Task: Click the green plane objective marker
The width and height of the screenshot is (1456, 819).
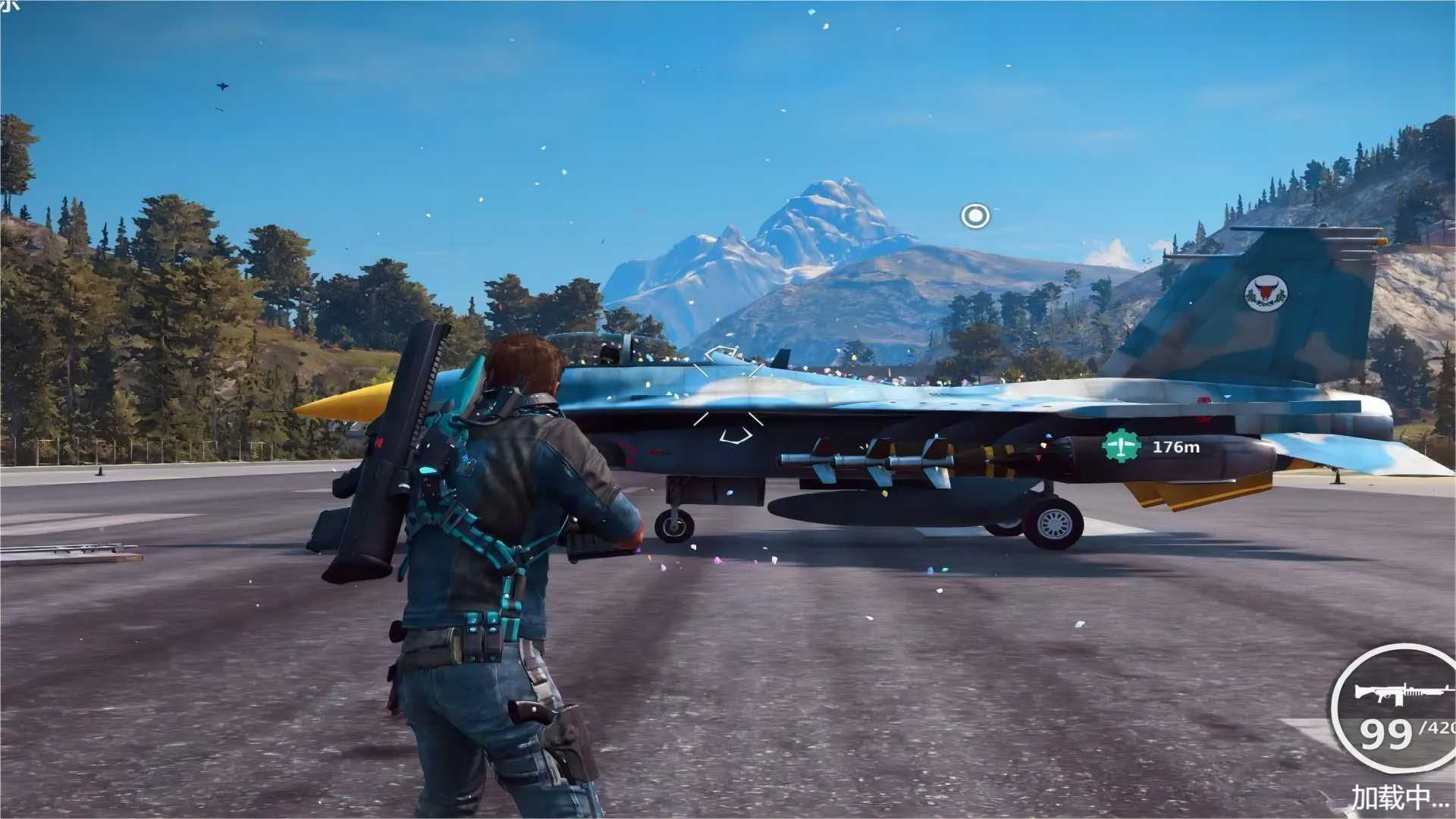Action: click(x=1122, y=447)
